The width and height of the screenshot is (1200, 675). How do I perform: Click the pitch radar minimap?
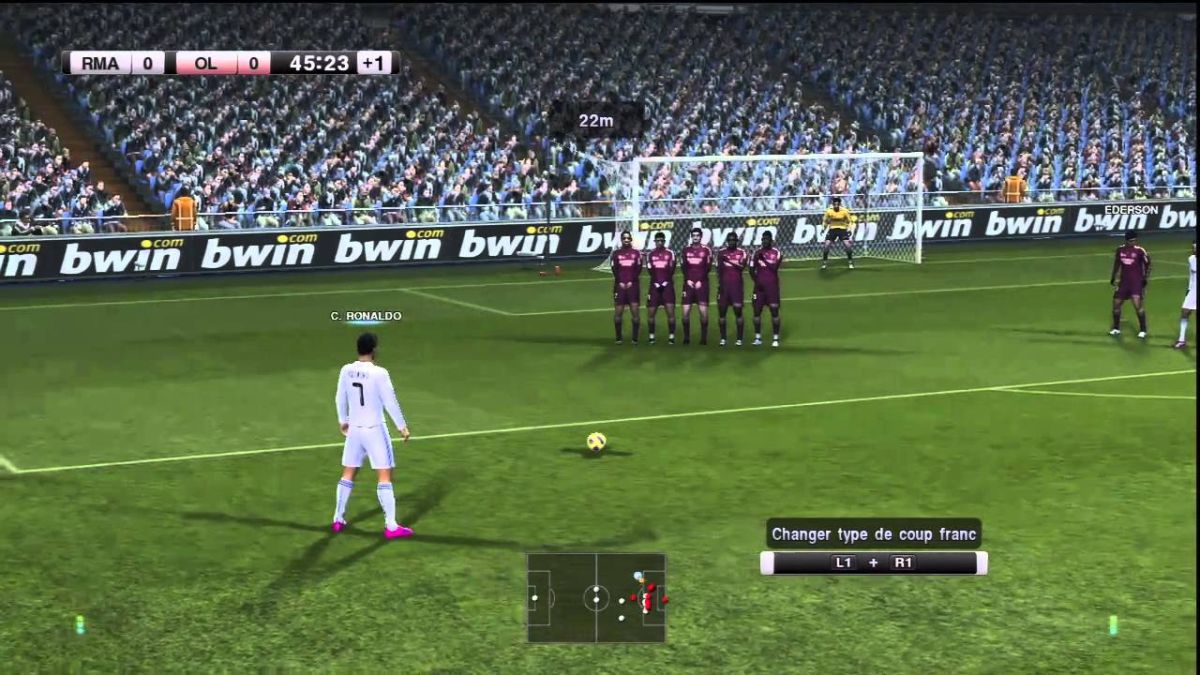[x=596, y=598]
